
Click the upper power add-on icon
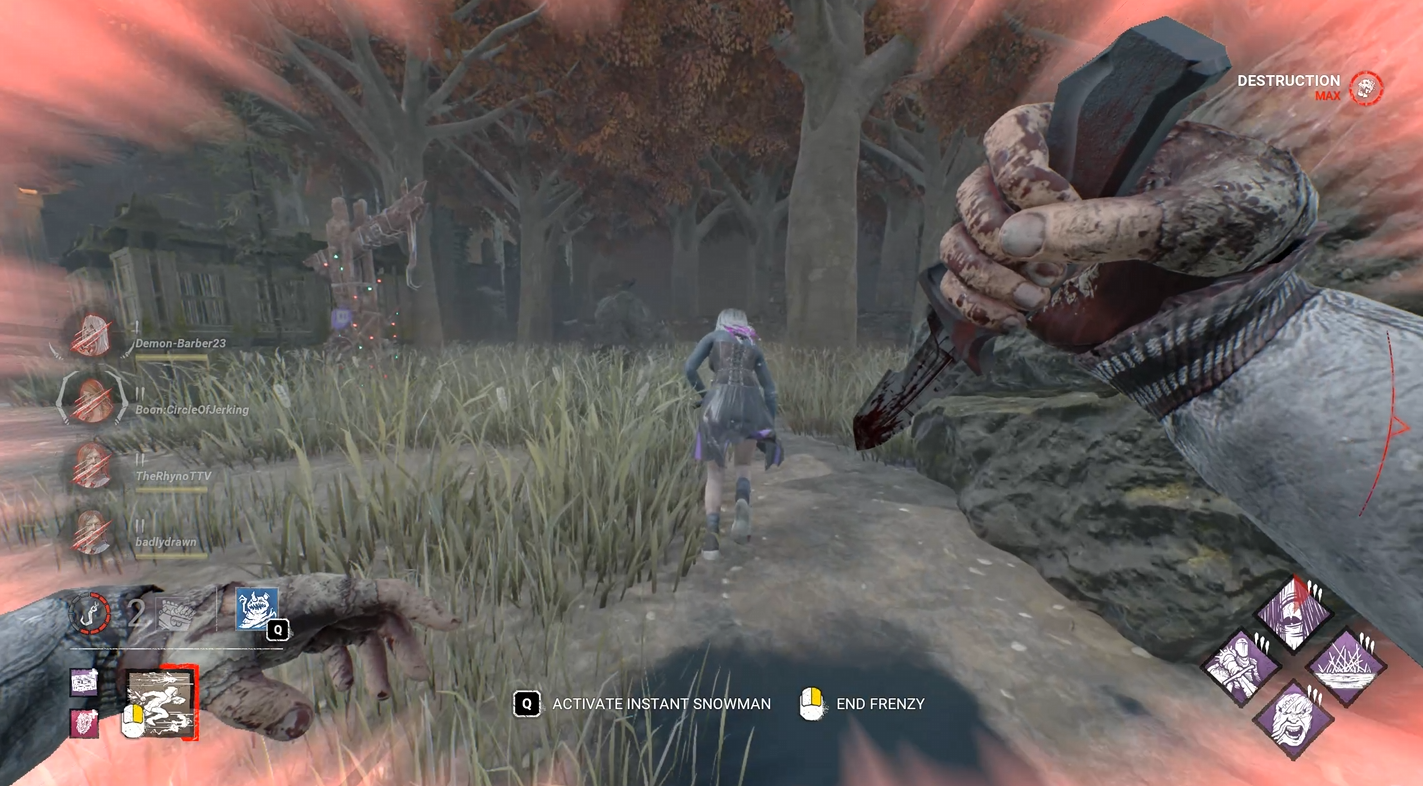coord(84,683)
